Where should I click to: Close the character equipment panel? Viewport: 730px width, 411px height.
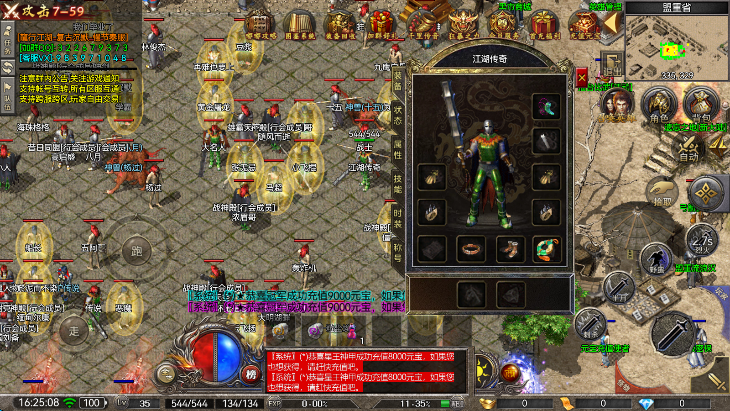582,75
